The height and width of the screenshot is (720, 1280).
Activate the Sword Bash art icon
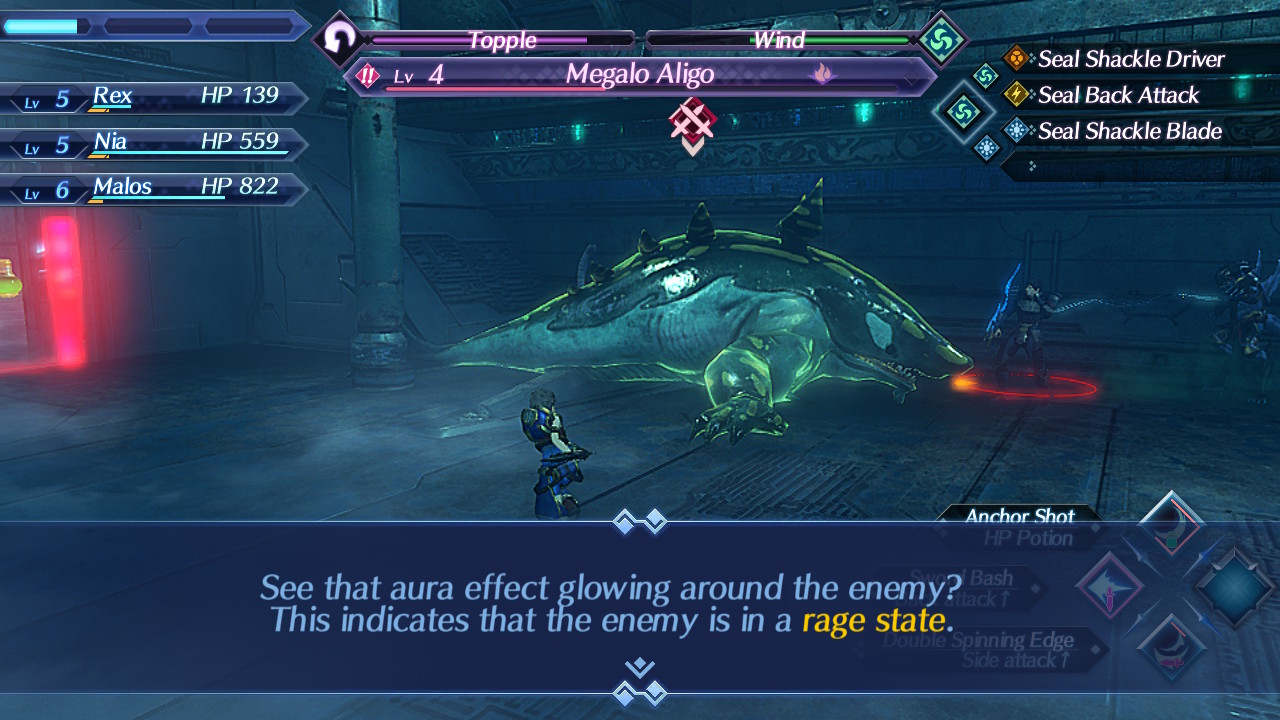pyautogui.click(x=1109, y=585)
